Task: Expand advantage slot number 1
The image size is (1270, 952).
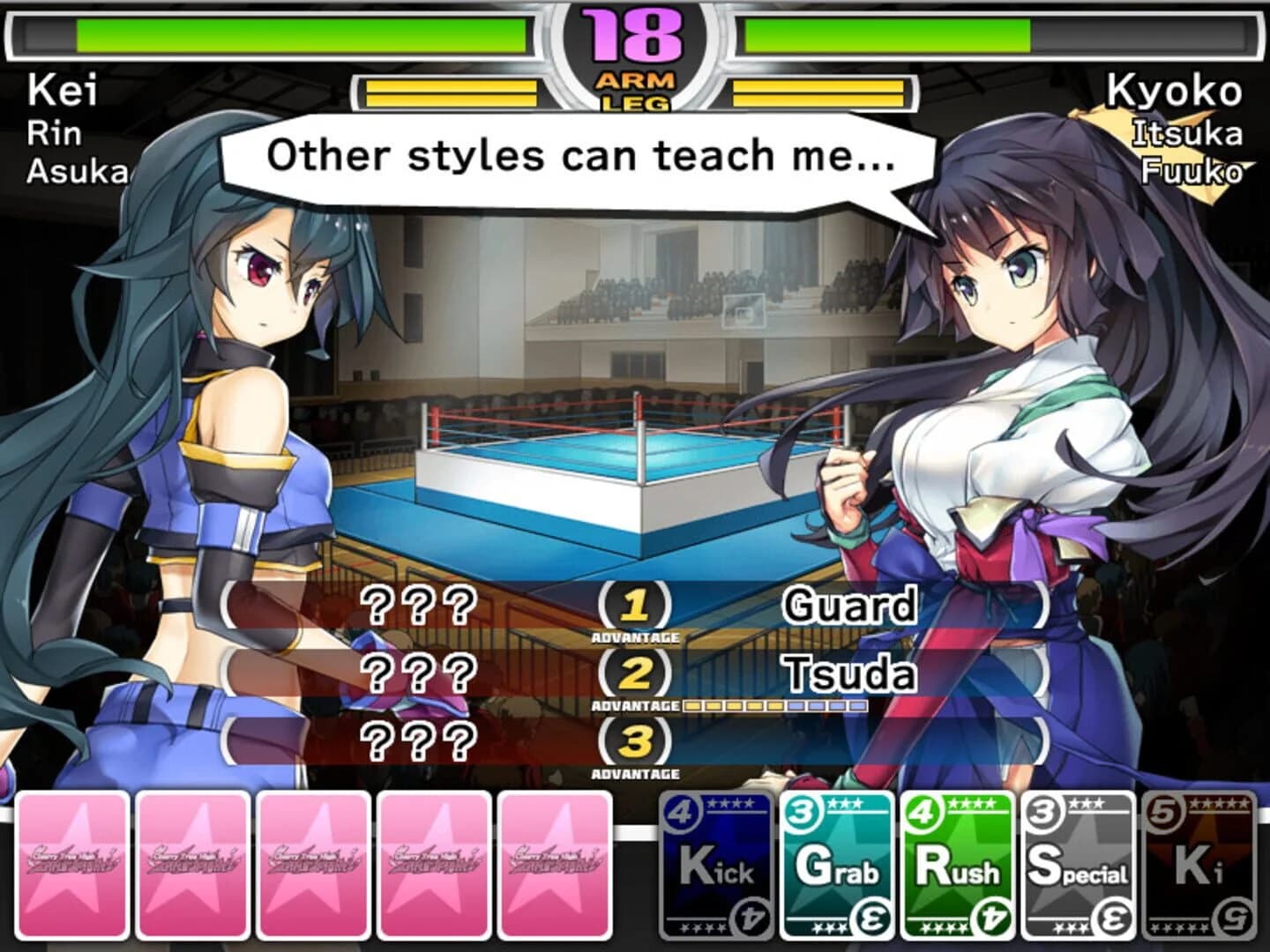Action: [633, 604]
